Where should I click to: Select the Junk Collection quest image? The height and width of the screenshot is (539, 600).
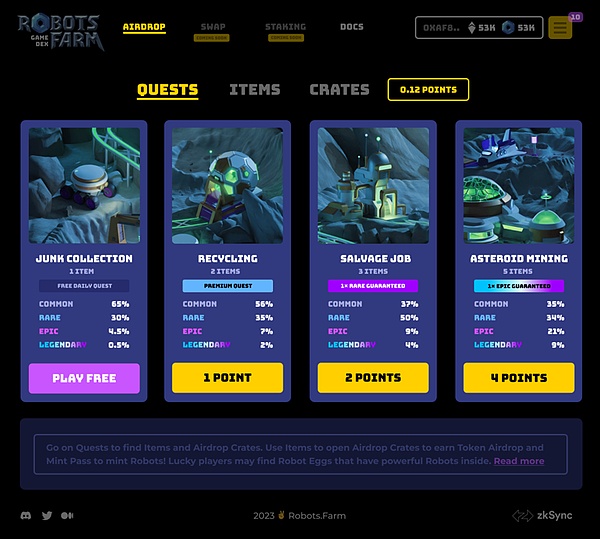coord(84,185)
